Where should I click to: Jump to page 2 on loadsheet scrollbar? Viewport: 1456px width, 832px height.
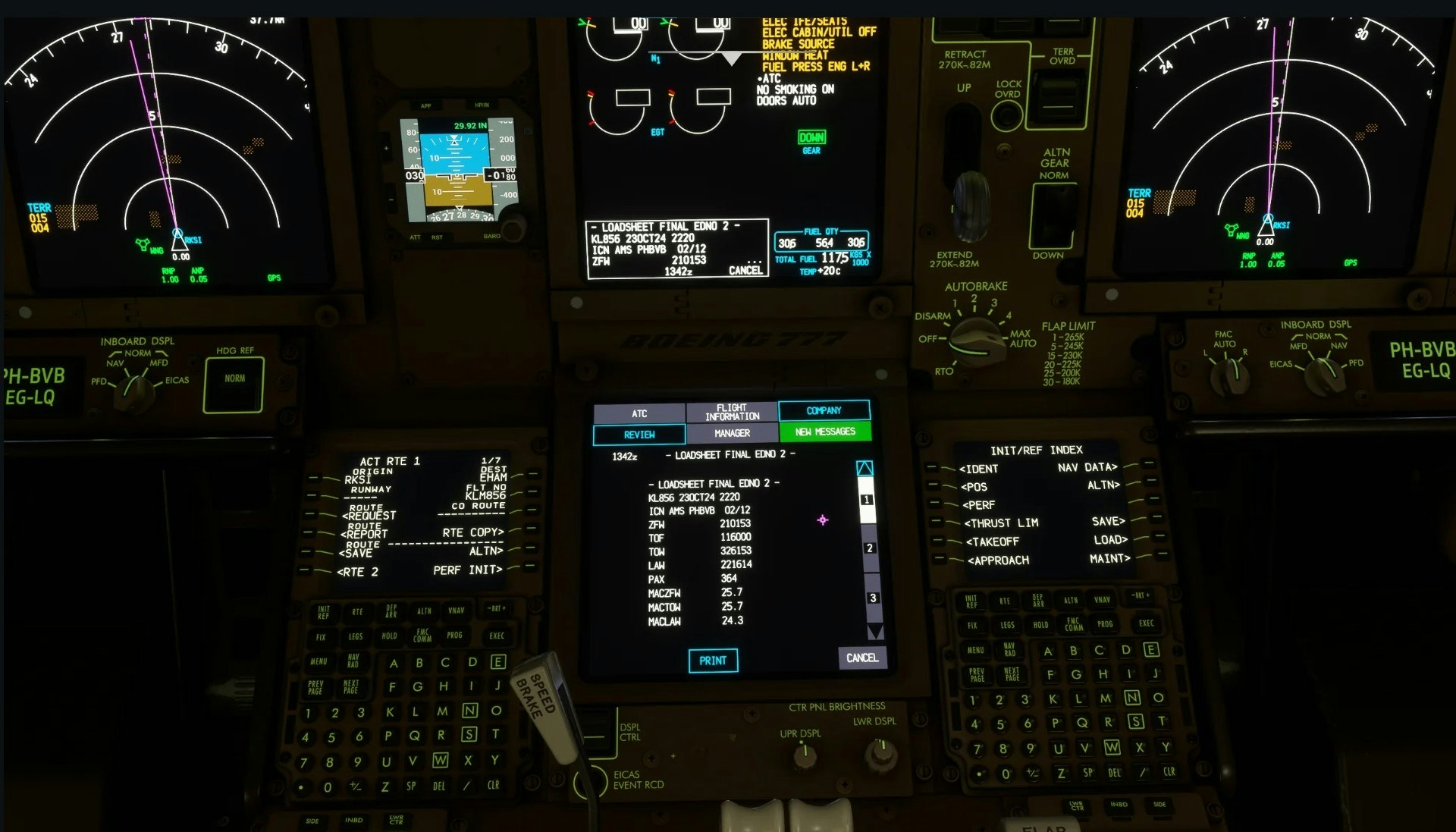tap(869, 548)
